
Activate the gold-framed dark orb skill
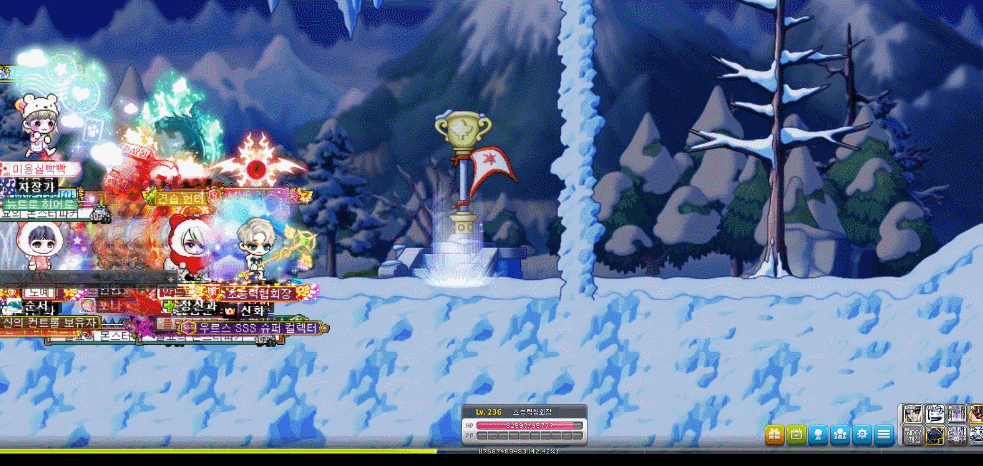tap(935, 434)
